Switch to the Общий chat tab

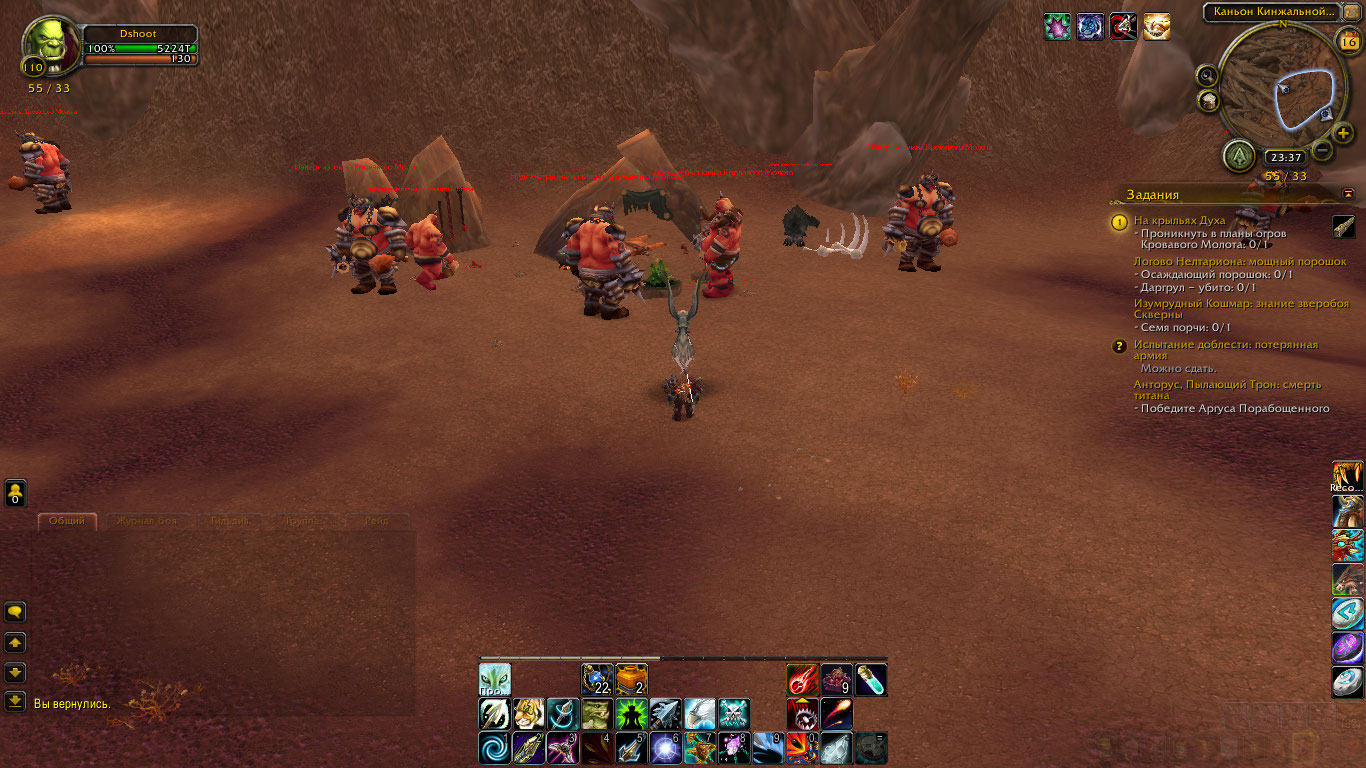click(x=67, y=521)
